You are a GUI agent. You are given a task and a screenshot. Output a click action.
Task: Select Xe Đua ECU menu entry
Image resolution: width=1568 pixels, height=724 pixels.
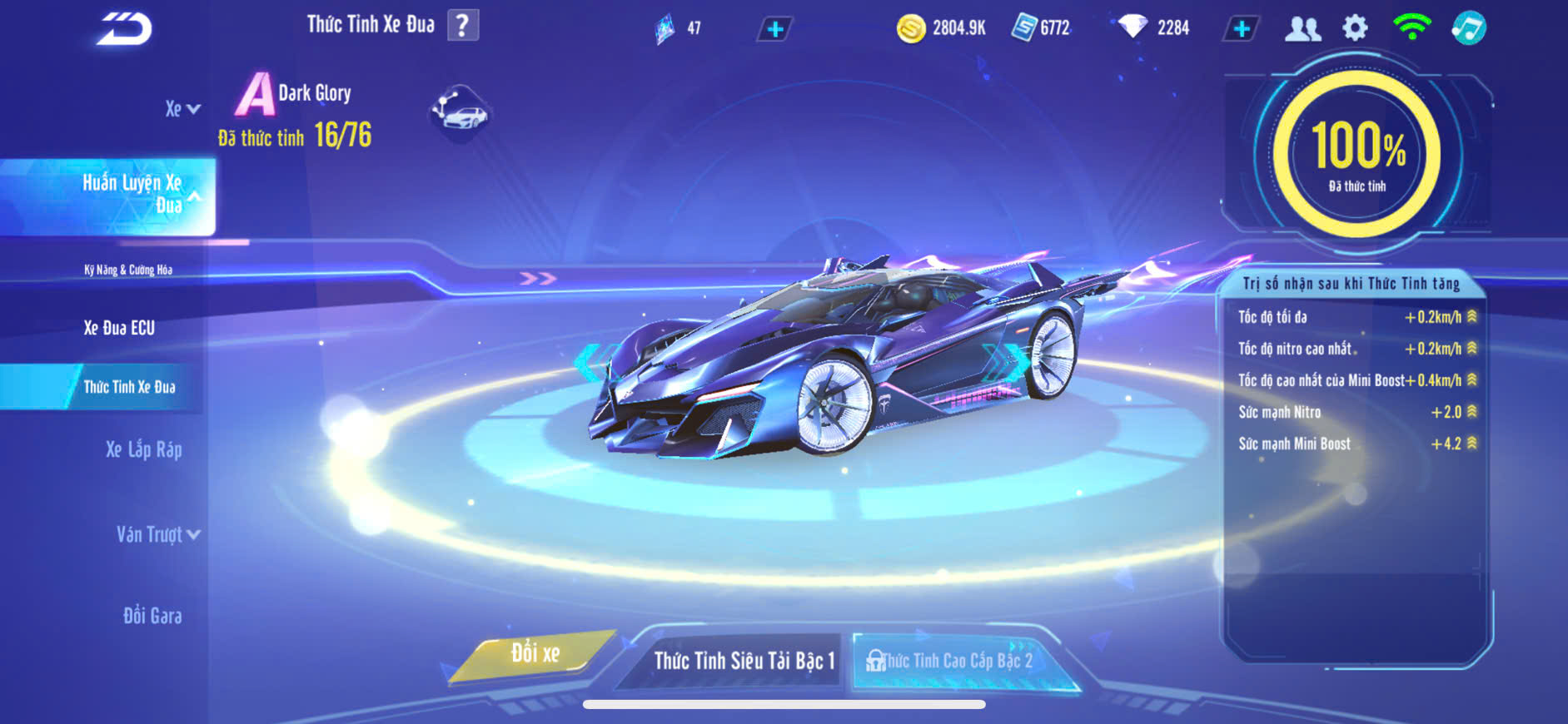tap(119, 328)
